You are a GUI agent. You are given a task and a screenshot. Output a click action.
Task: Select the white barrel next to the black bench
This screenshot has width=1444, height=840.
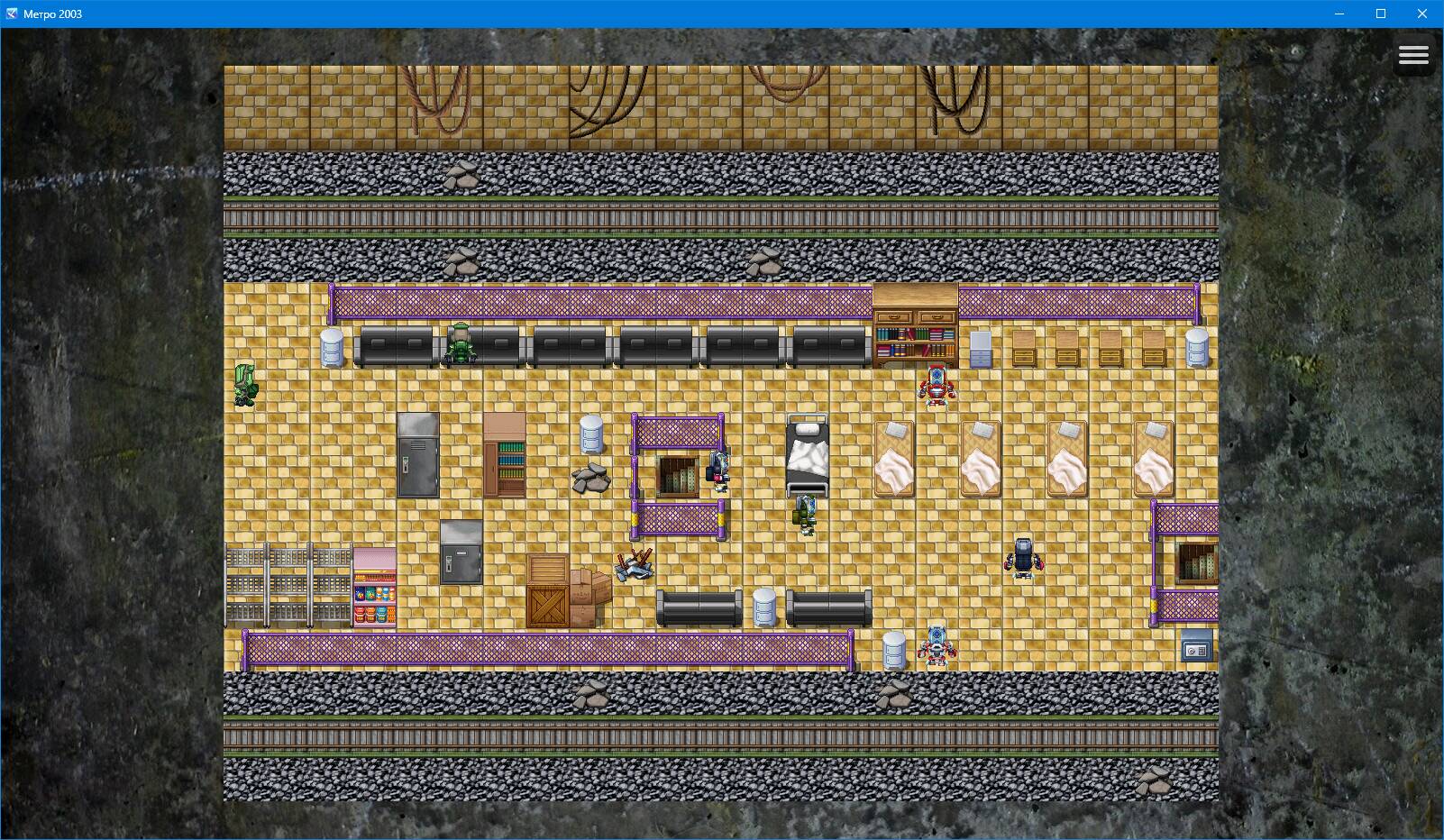coord(766,604)
